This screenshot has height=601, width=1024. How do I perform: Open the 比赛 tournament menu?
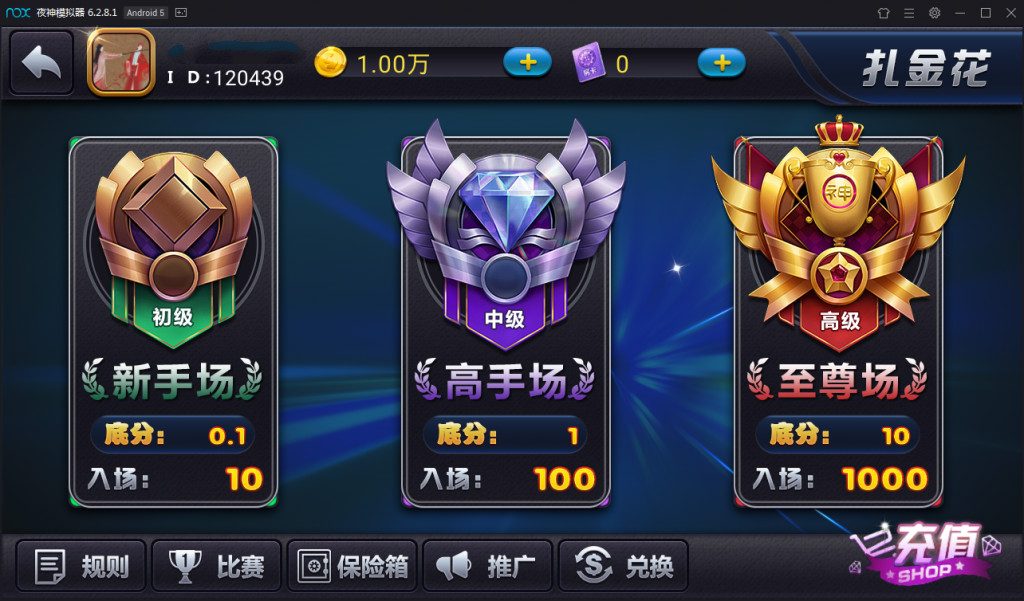point(217,567)
